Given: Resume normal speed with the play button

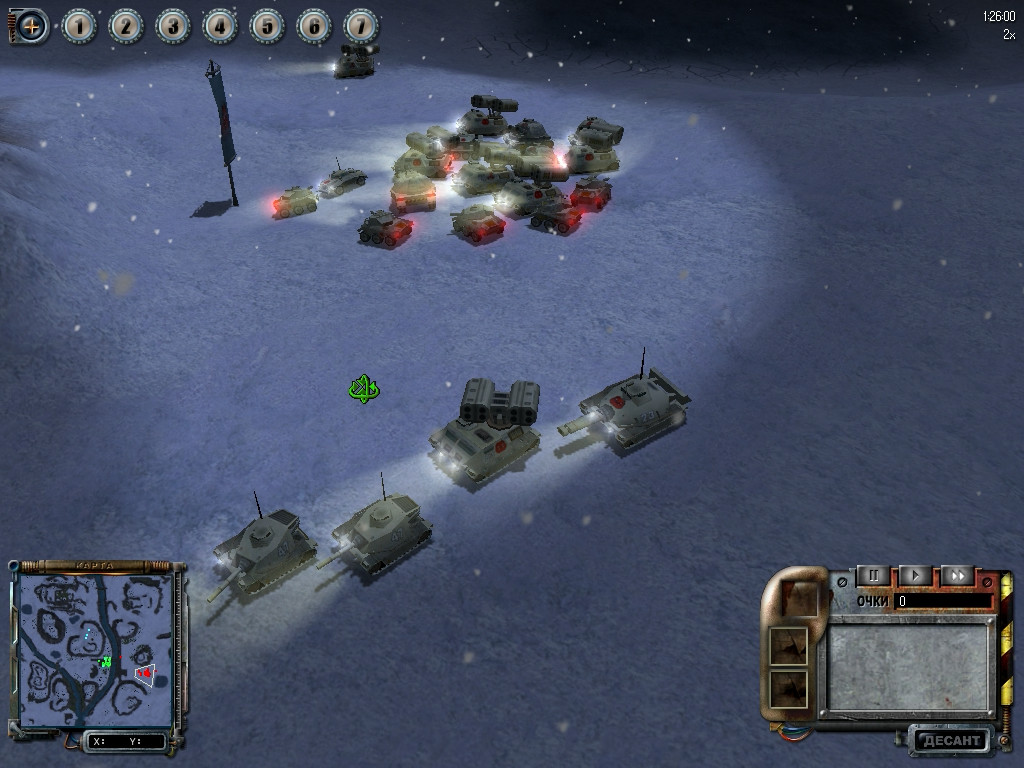Looking at the screenshot, I should coord(915,576).
